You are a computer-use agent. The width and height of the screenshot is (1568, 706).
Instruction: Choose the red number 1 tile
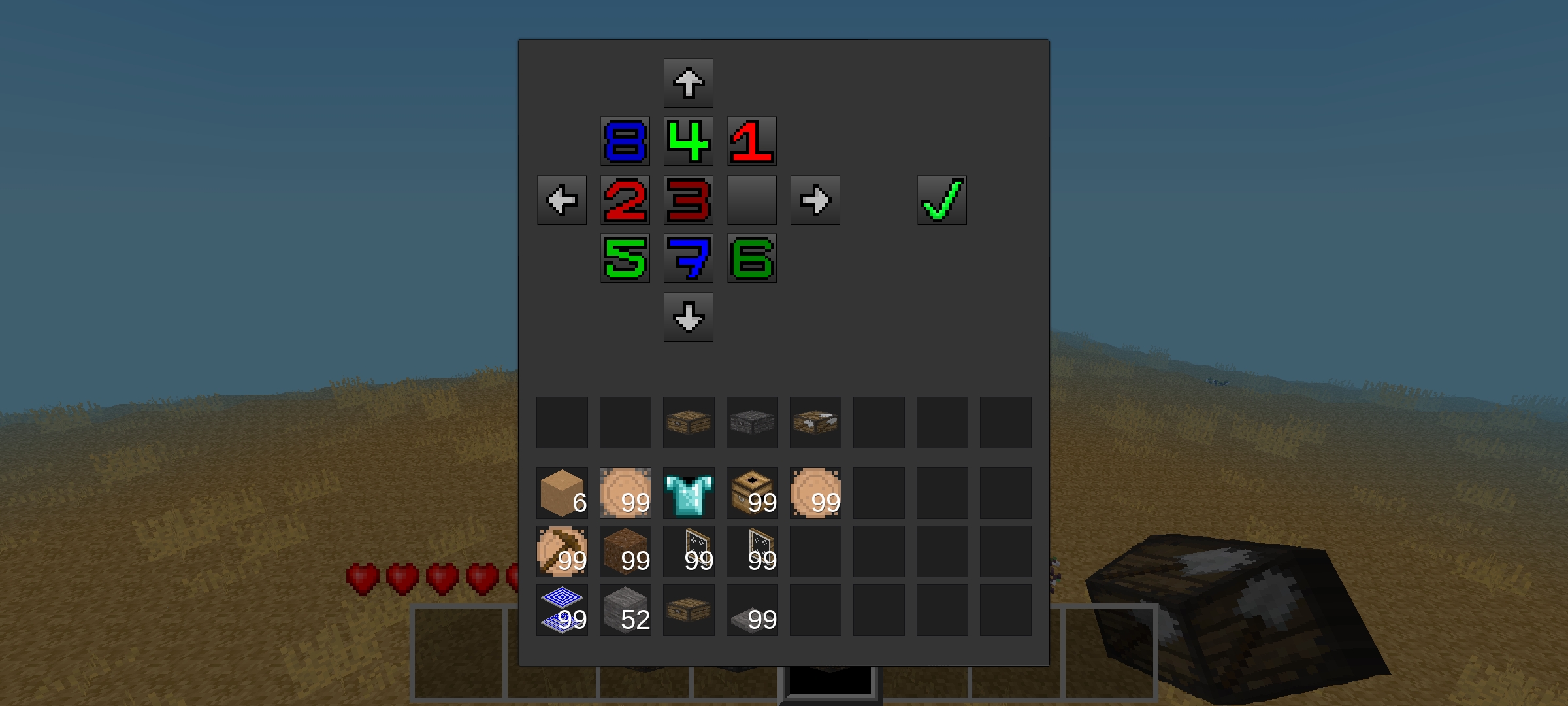[751, 141]
